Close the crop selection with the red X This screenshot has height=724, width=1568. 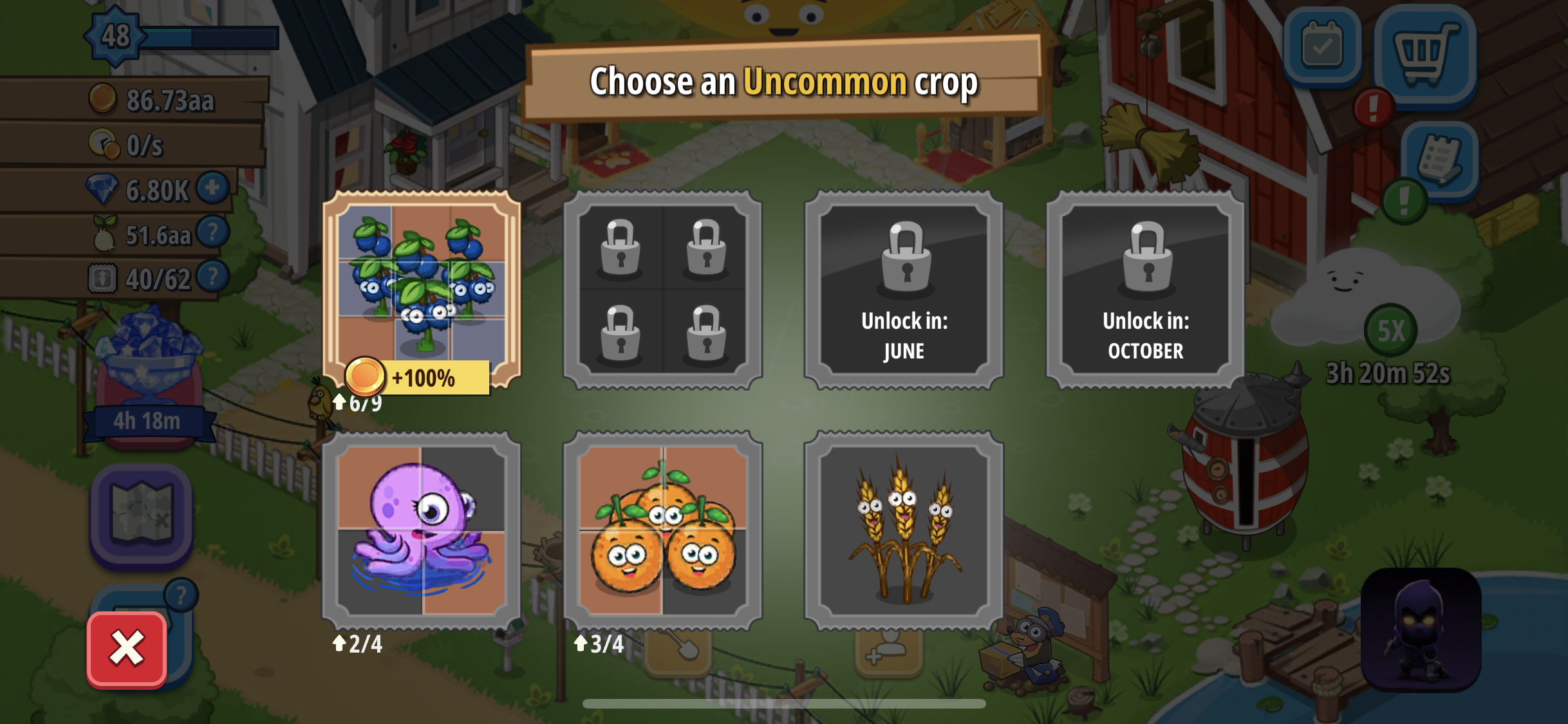127,647
